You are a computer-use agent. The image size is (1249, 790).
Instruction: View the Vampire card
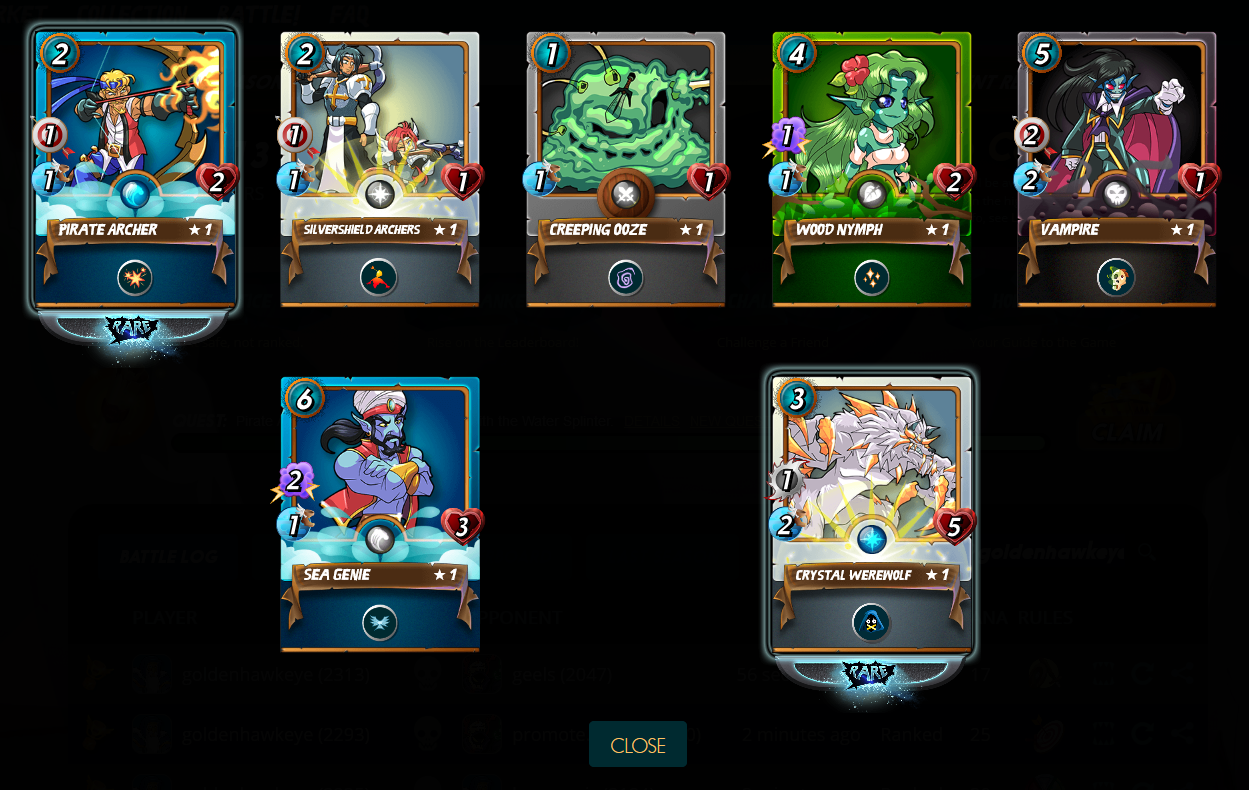1116,170
